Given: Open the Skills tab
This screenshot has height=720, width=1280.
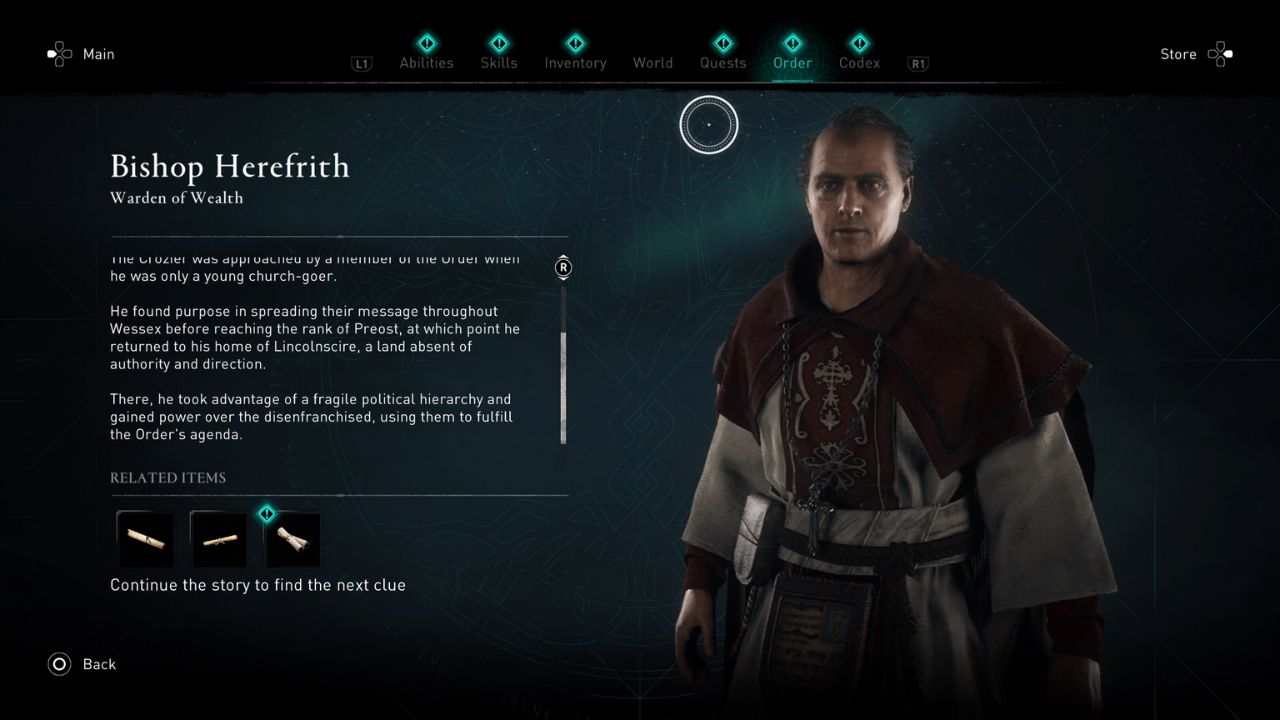Looking at the screenshot, I should 498,62.
